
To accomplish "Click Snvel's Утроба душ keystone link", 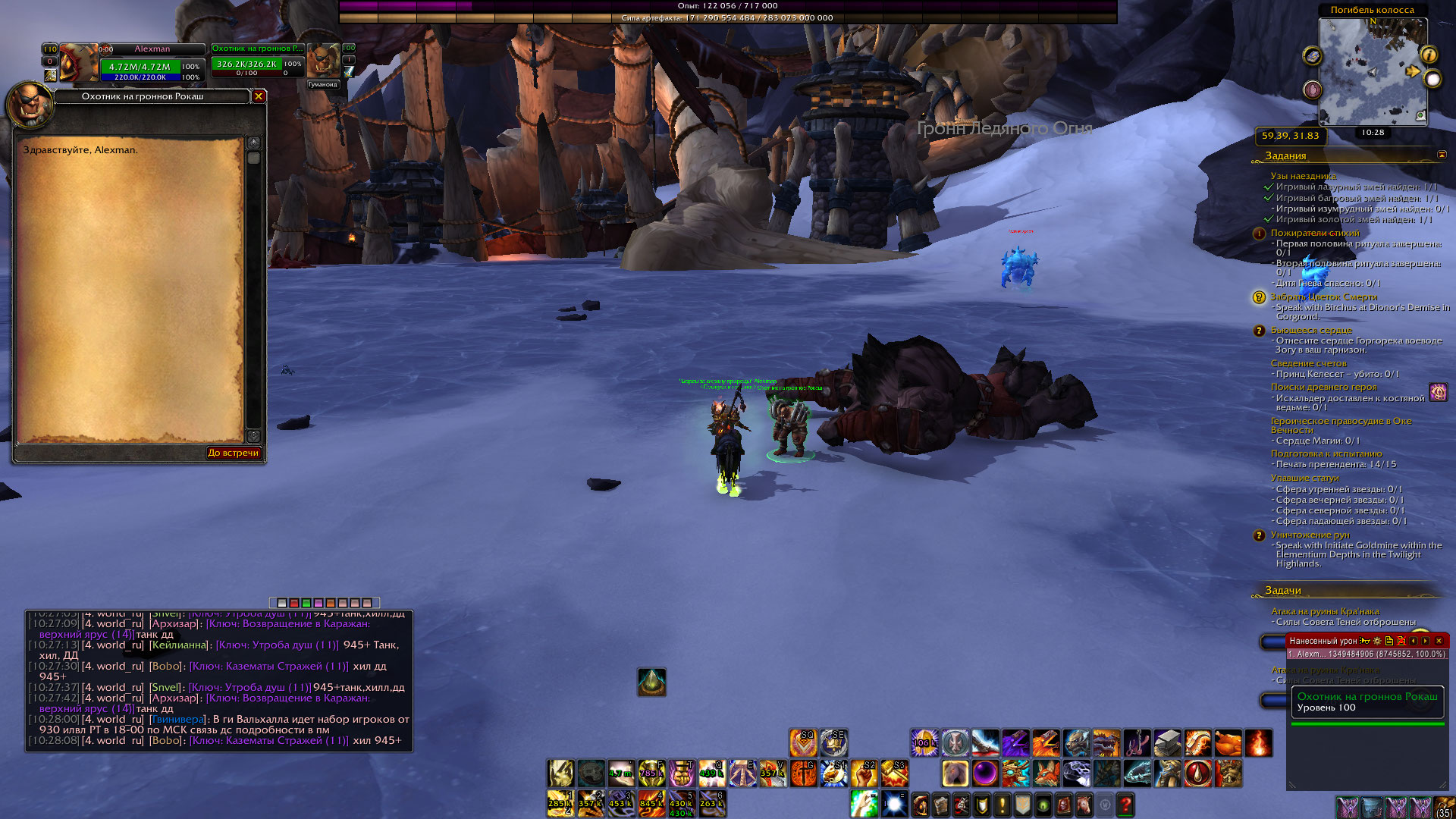I will pos(249,687).
